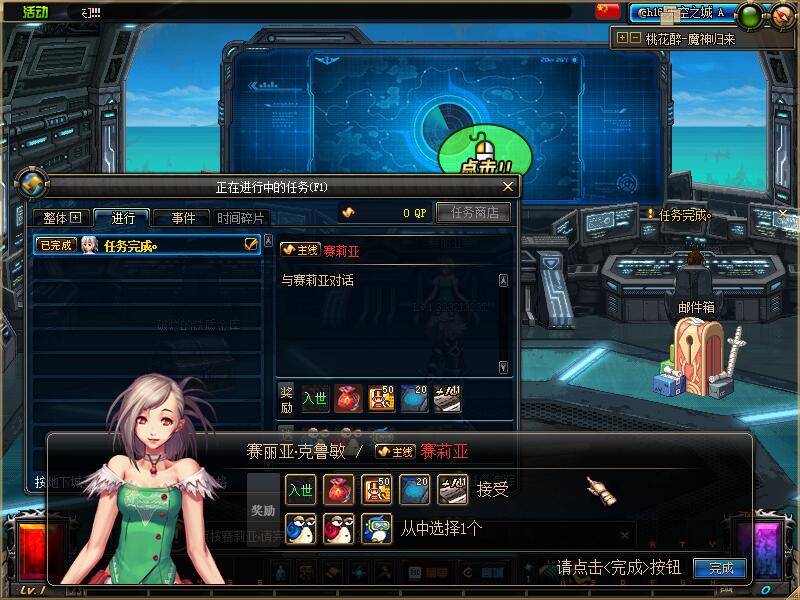Switch to the 整体 quest tab
Screen dimensions: 800x600
tap(61, 218)
